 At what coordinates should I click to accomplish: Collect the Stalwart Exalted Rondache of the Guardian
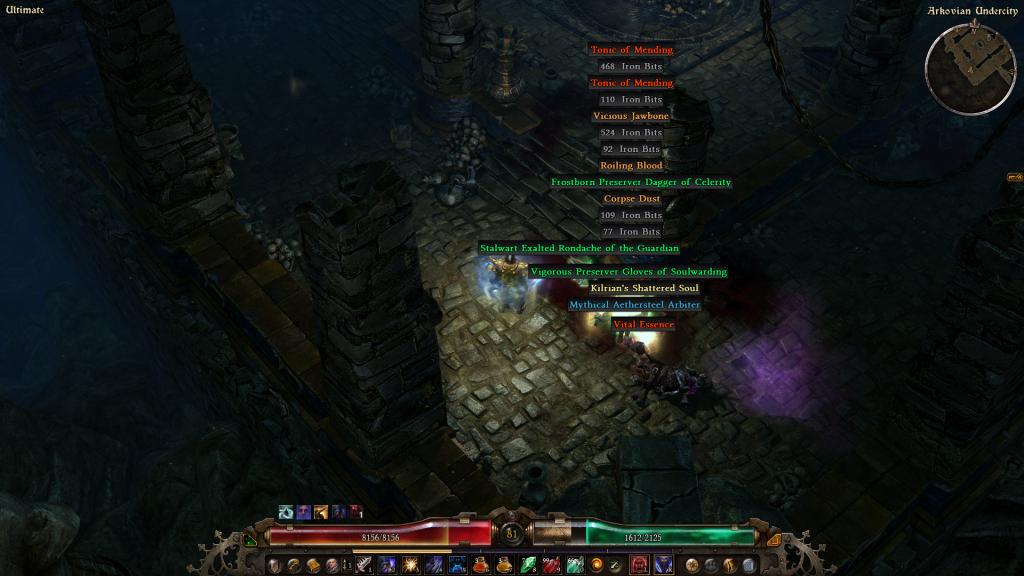tap(579, 248)
